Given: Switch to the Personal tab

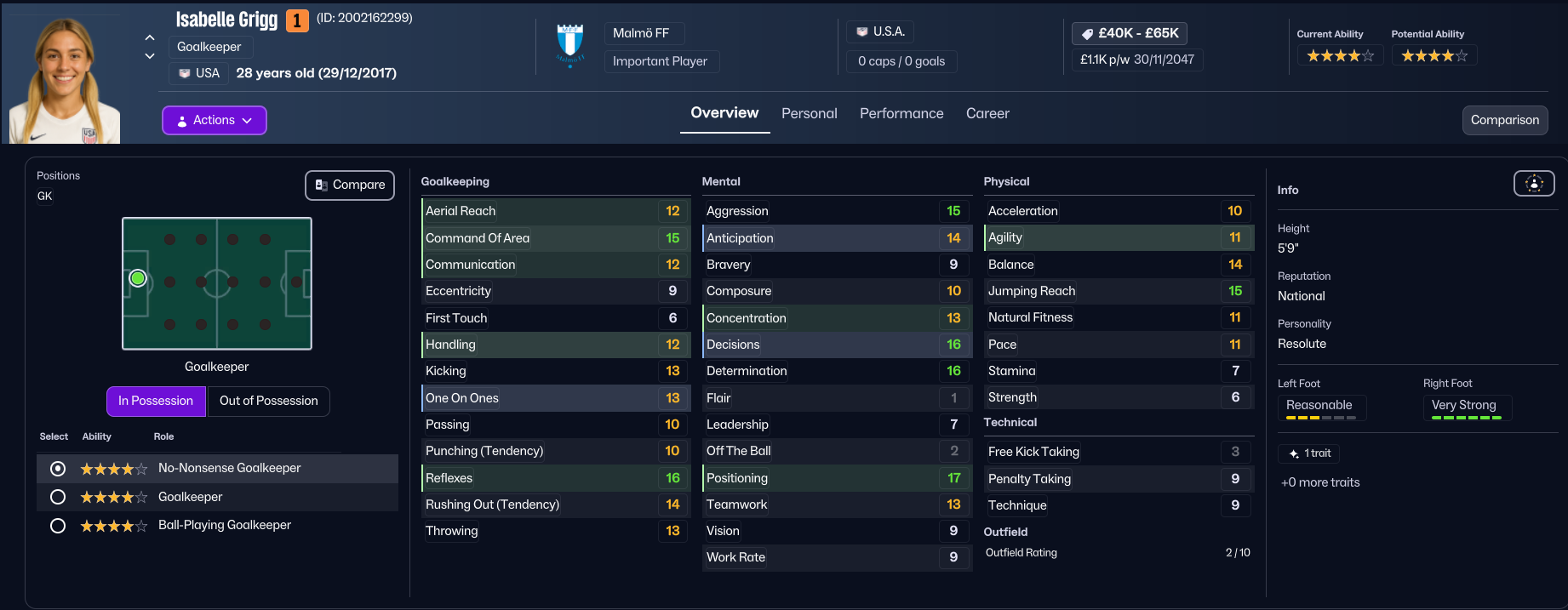Looking at the screenshot, I should click(809, 113).
